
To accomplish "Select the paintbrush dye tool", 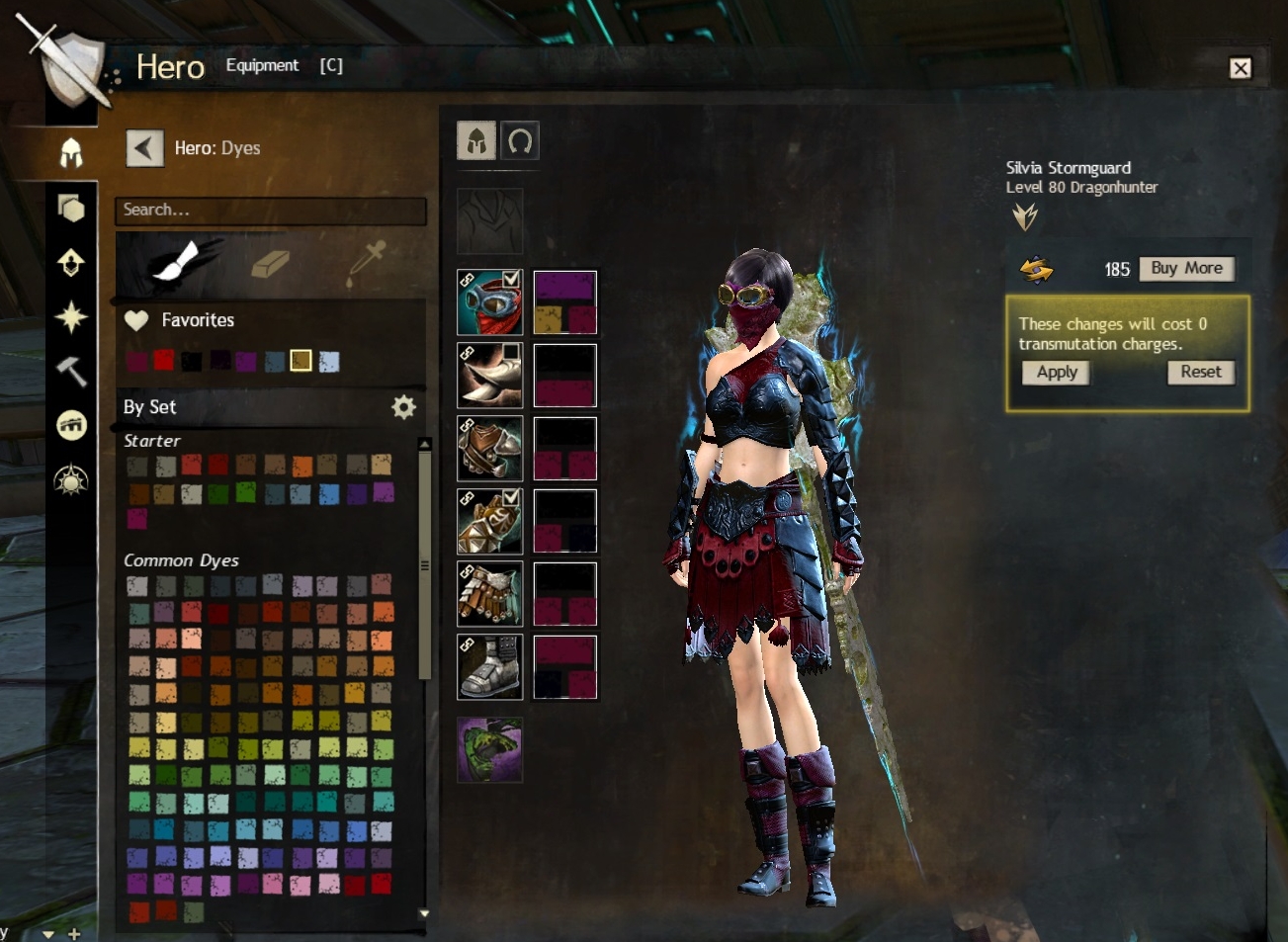I will tap(174, 264).
